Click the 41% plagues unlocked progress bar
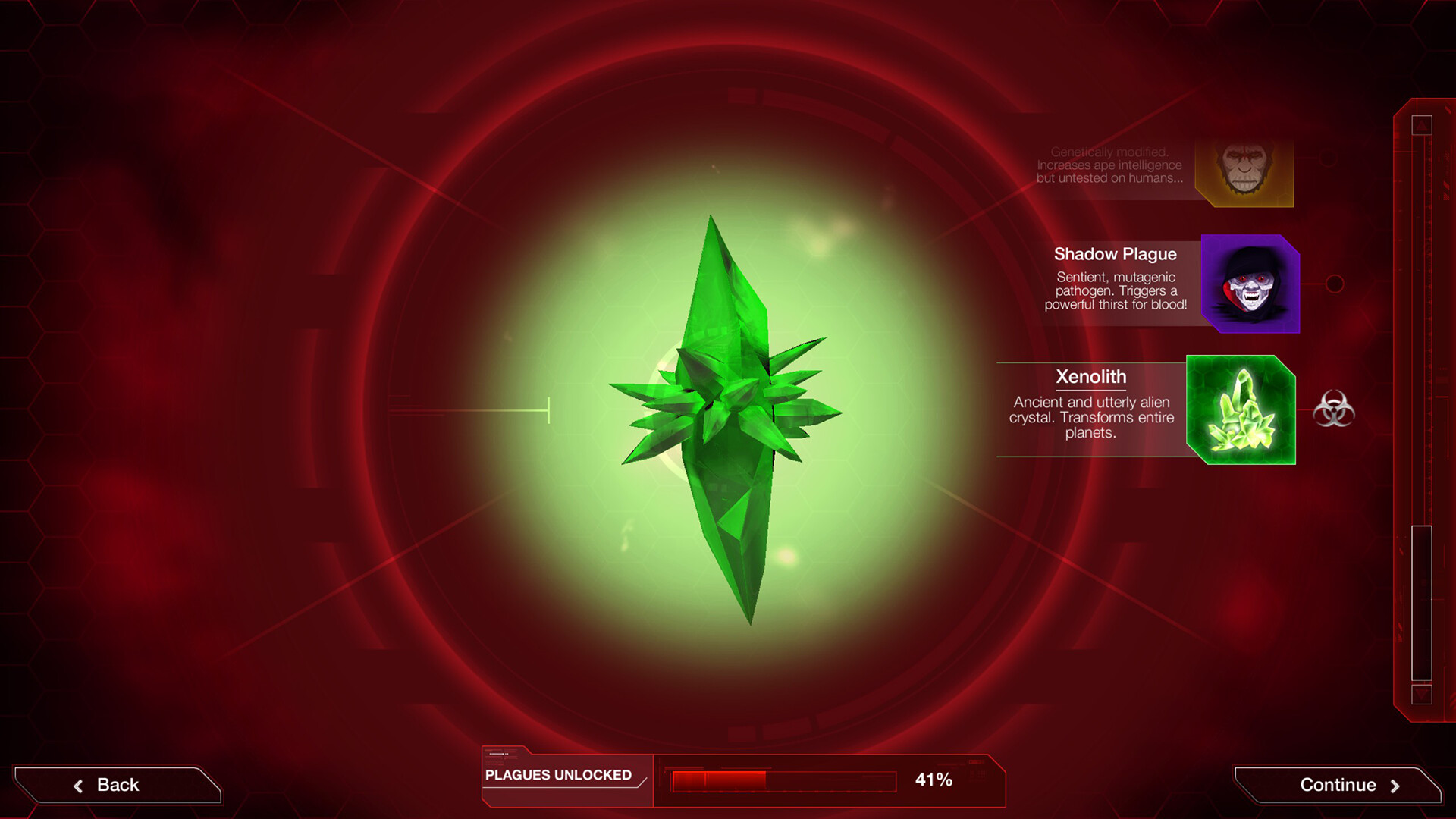This screenshot has width=1456, height=819. pos(781,781)
